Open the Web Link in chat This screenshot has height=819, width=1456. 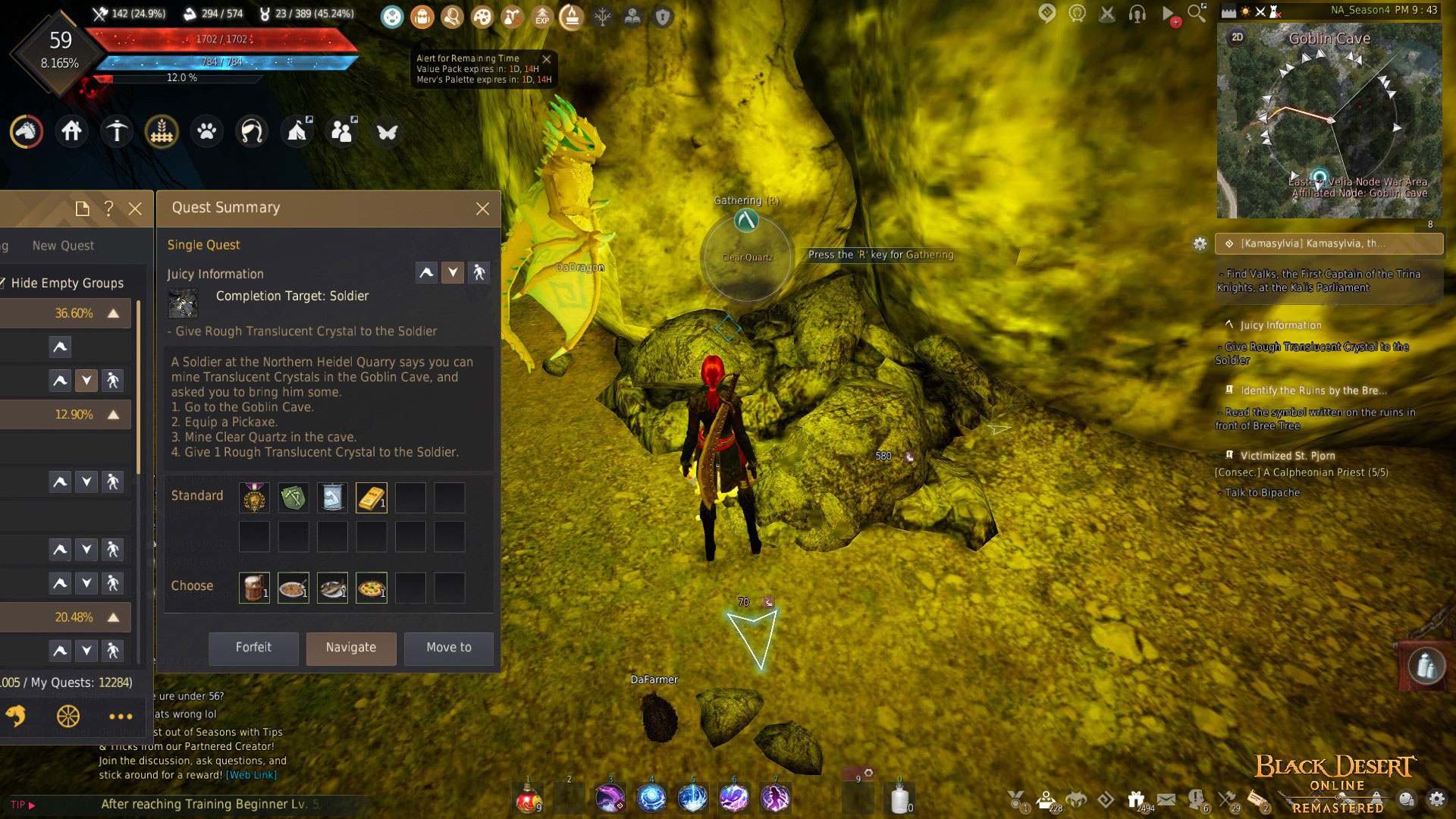point(250,774)
